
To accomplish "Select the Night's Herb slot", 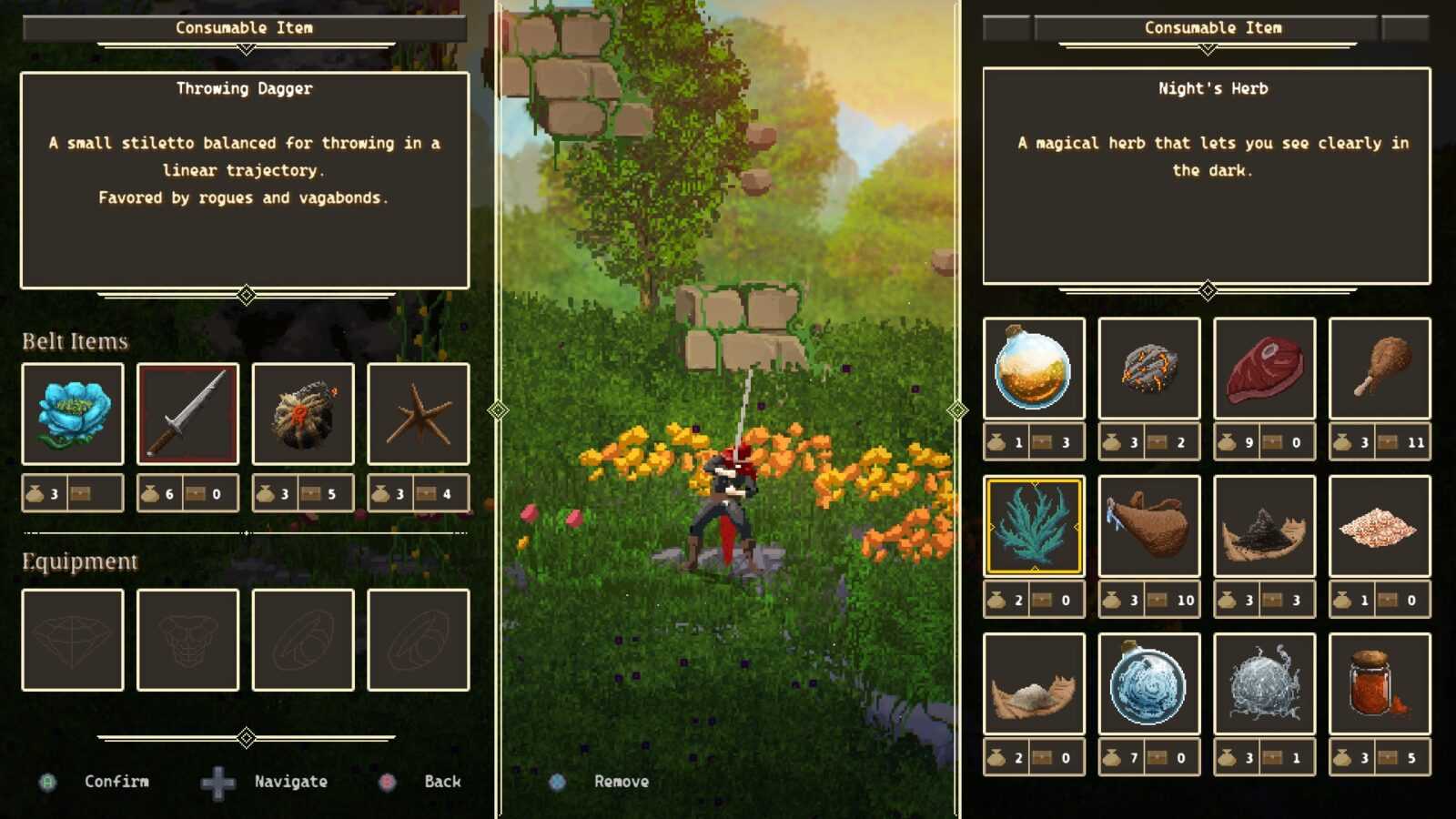I will (1034, 526).
